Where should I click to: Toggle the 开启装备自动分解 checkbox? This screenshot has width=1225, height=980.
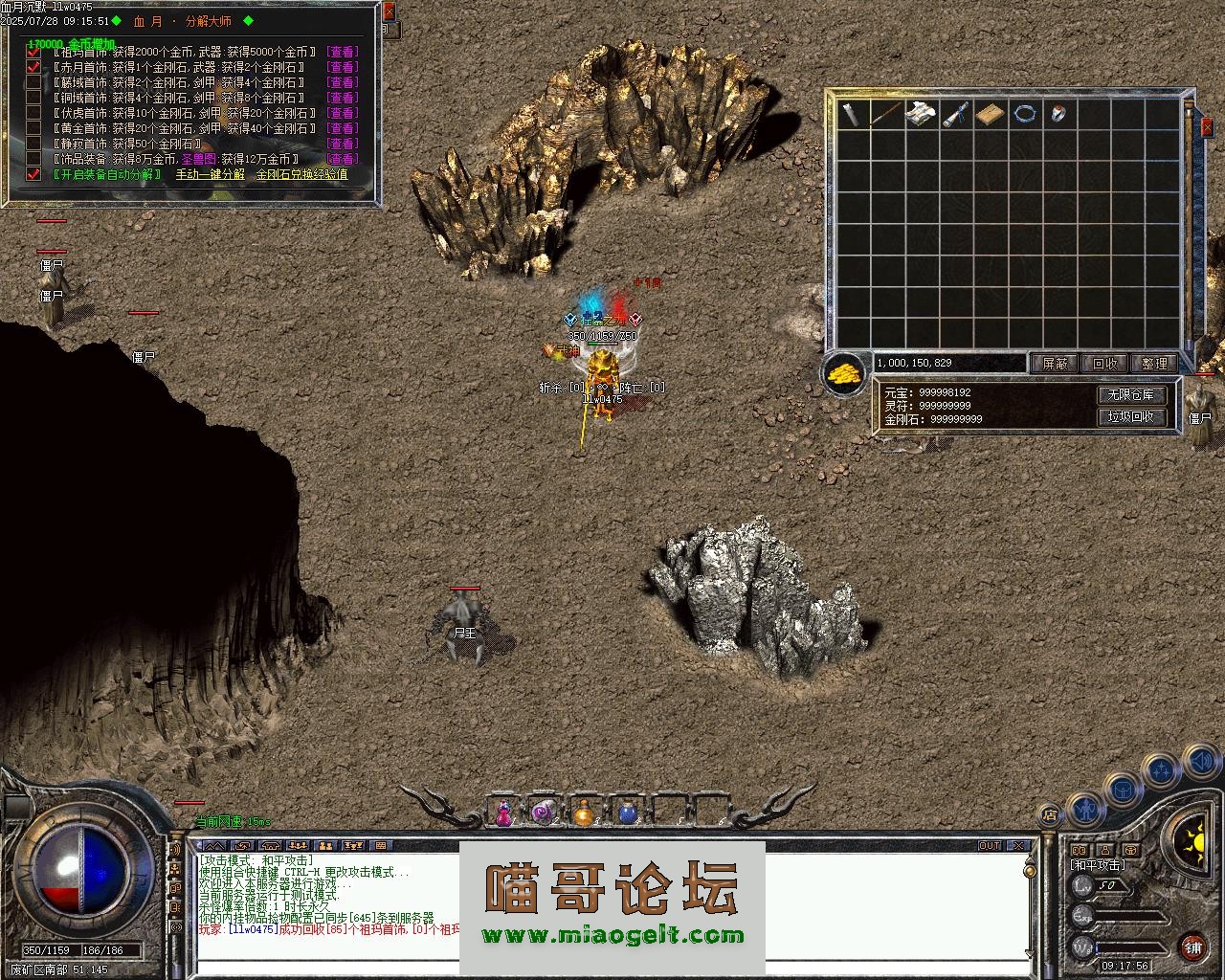point(34,174)
